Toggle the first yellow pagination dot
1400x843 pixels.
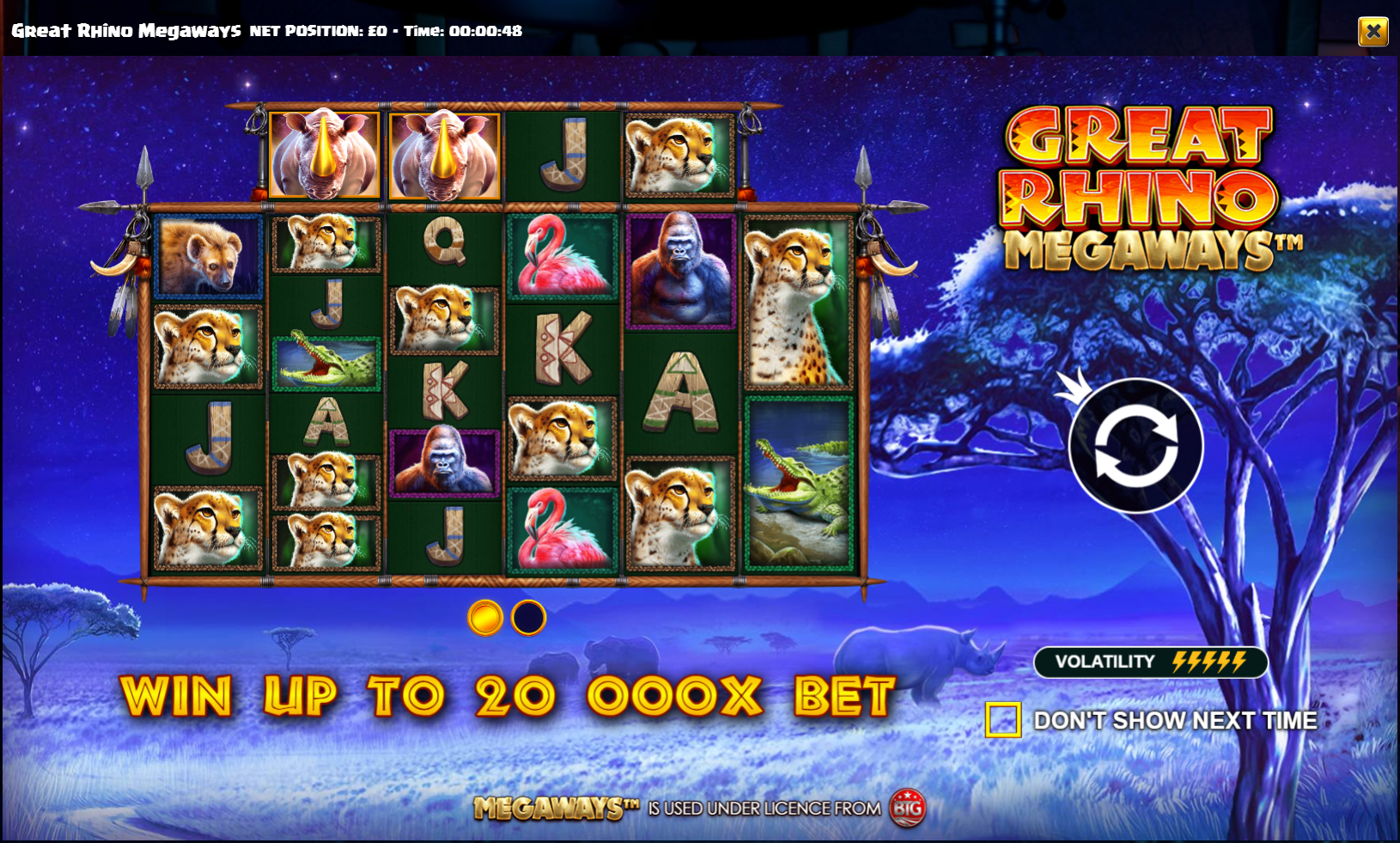coord(484,619)
